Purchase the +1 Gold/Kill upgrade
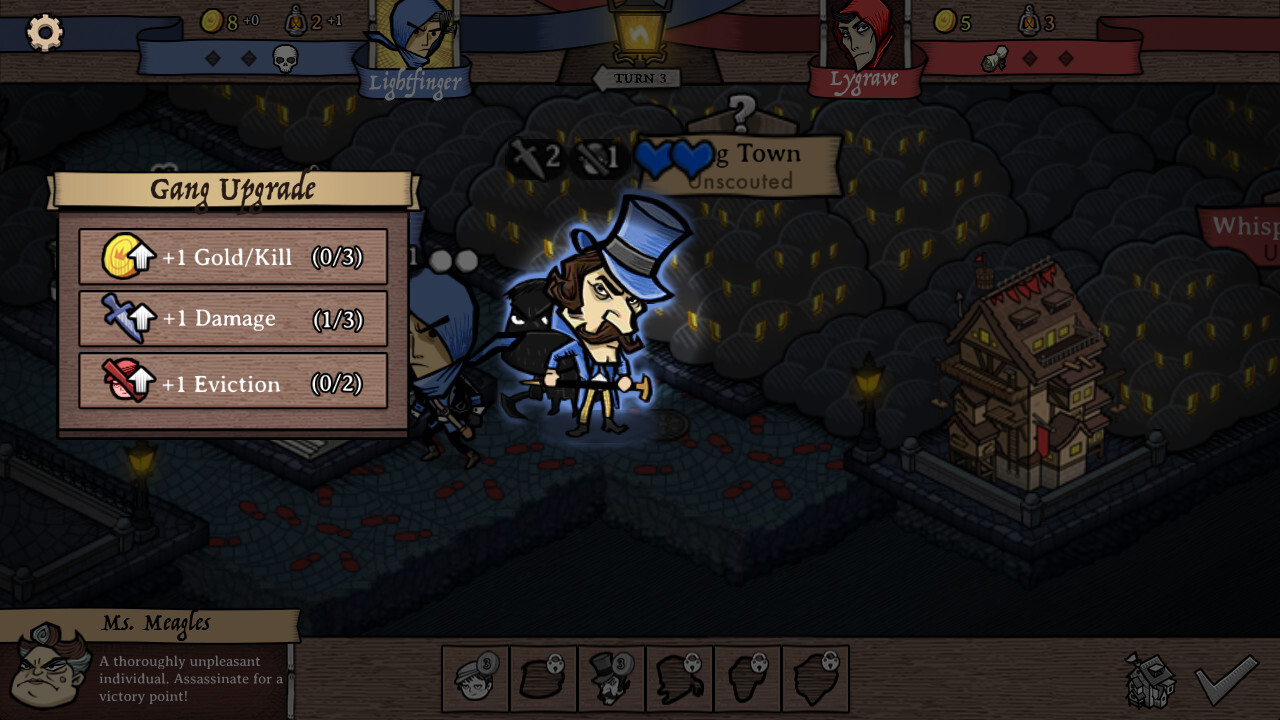 (233, 257)
